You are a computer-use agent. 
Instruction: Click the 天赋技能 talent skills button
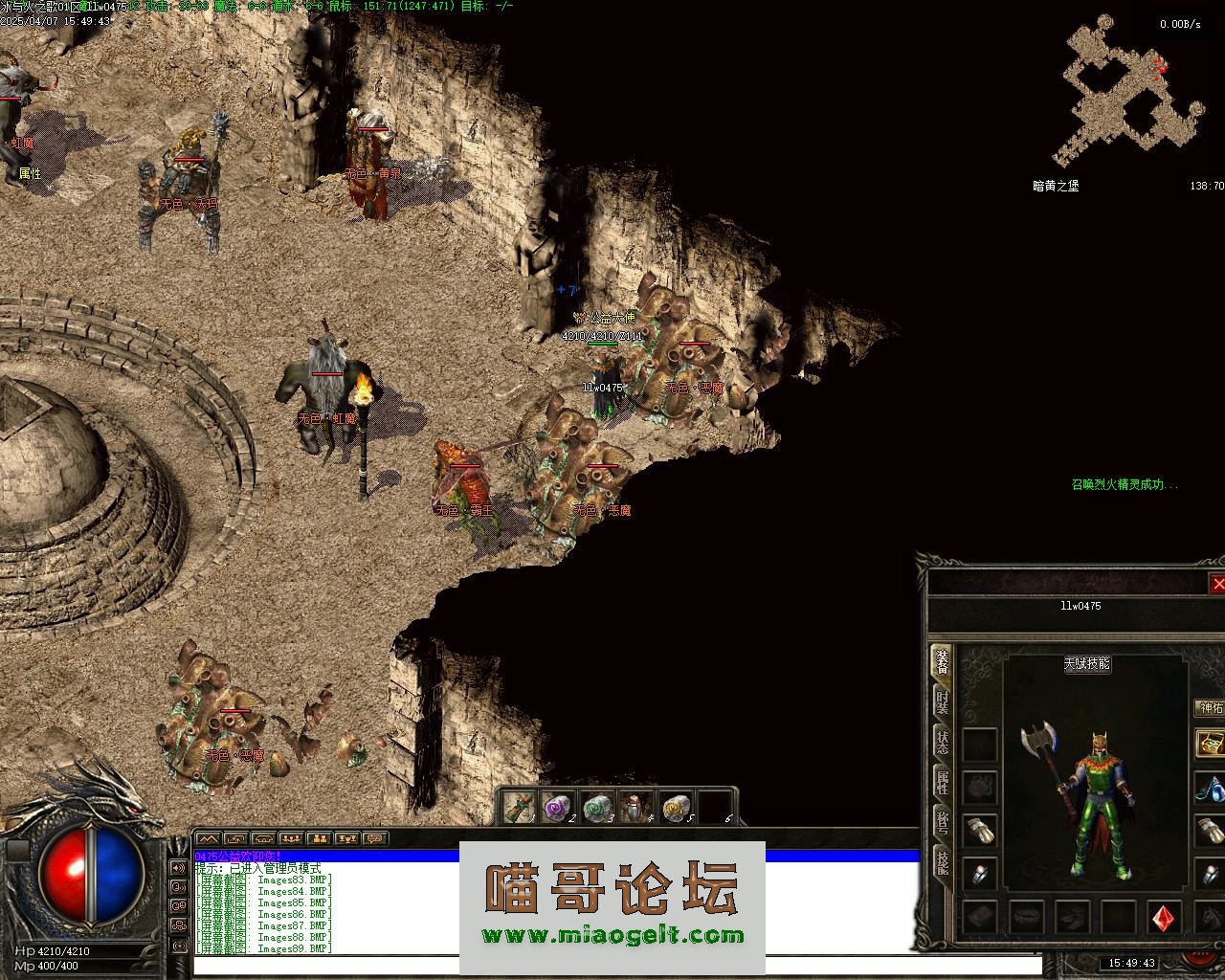click(x=1087, y=663)
